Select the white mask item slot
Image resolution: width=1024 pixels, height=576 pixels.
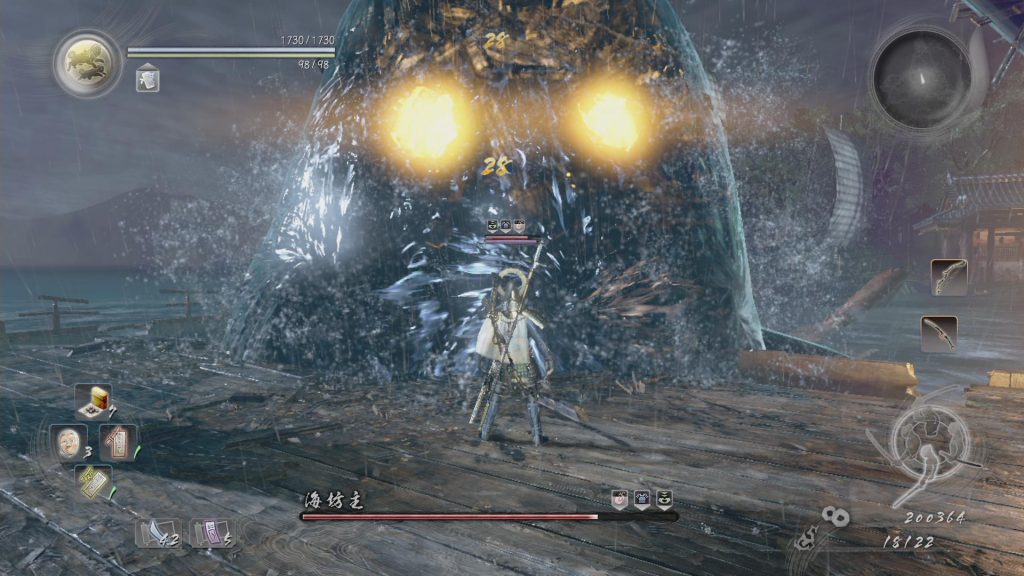(68, 441)
